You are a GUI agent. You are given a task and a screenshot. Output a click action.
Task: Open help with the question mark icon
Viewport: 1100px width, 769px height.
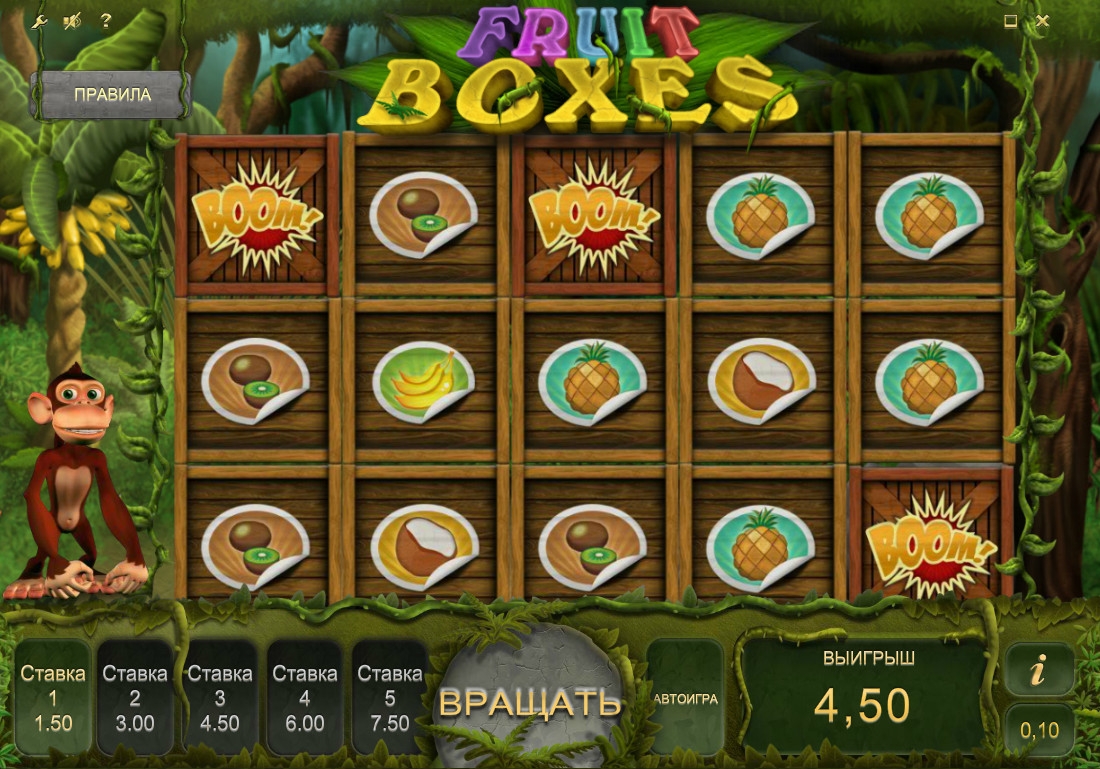click(x=105, y=21)
